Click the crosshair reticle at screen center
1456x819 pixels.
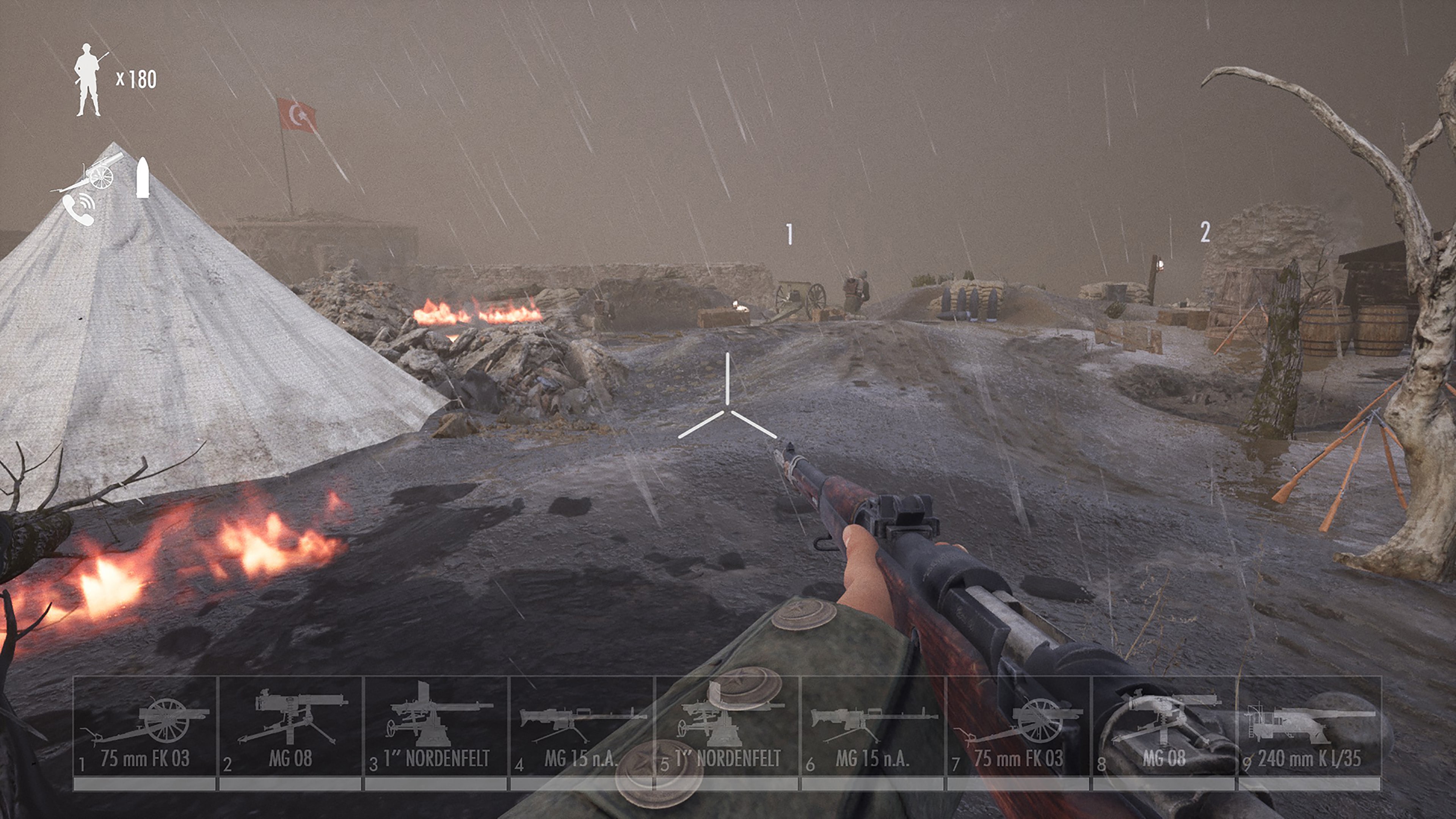click(x=728, y=409)
